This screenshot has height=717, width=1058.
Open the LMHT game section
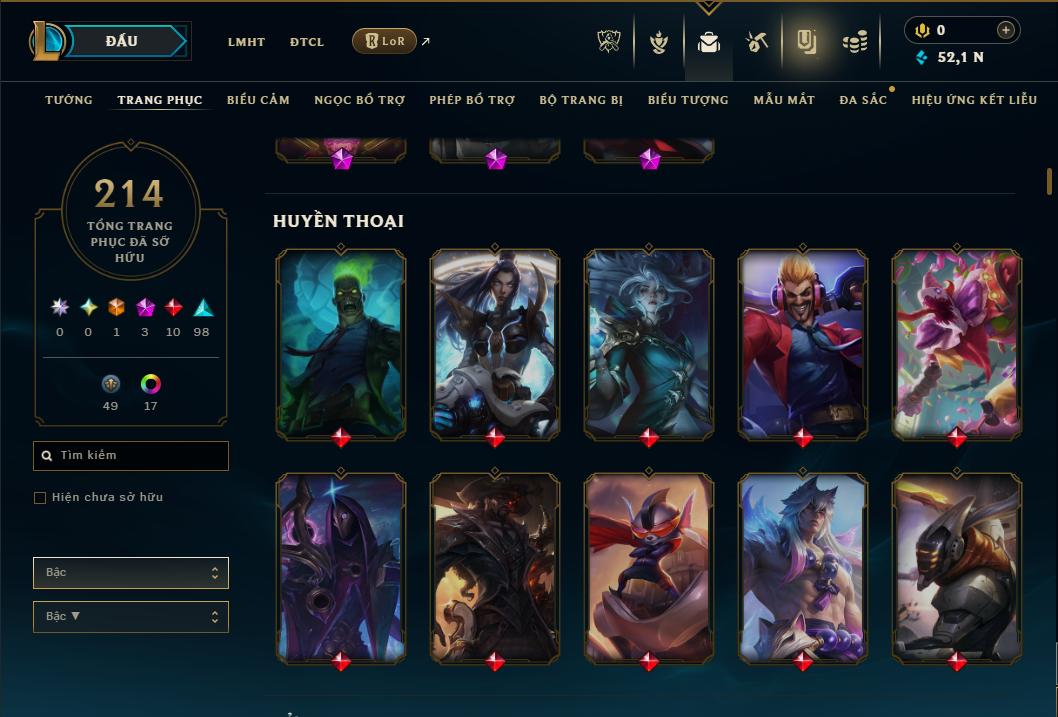pos(246,42)
